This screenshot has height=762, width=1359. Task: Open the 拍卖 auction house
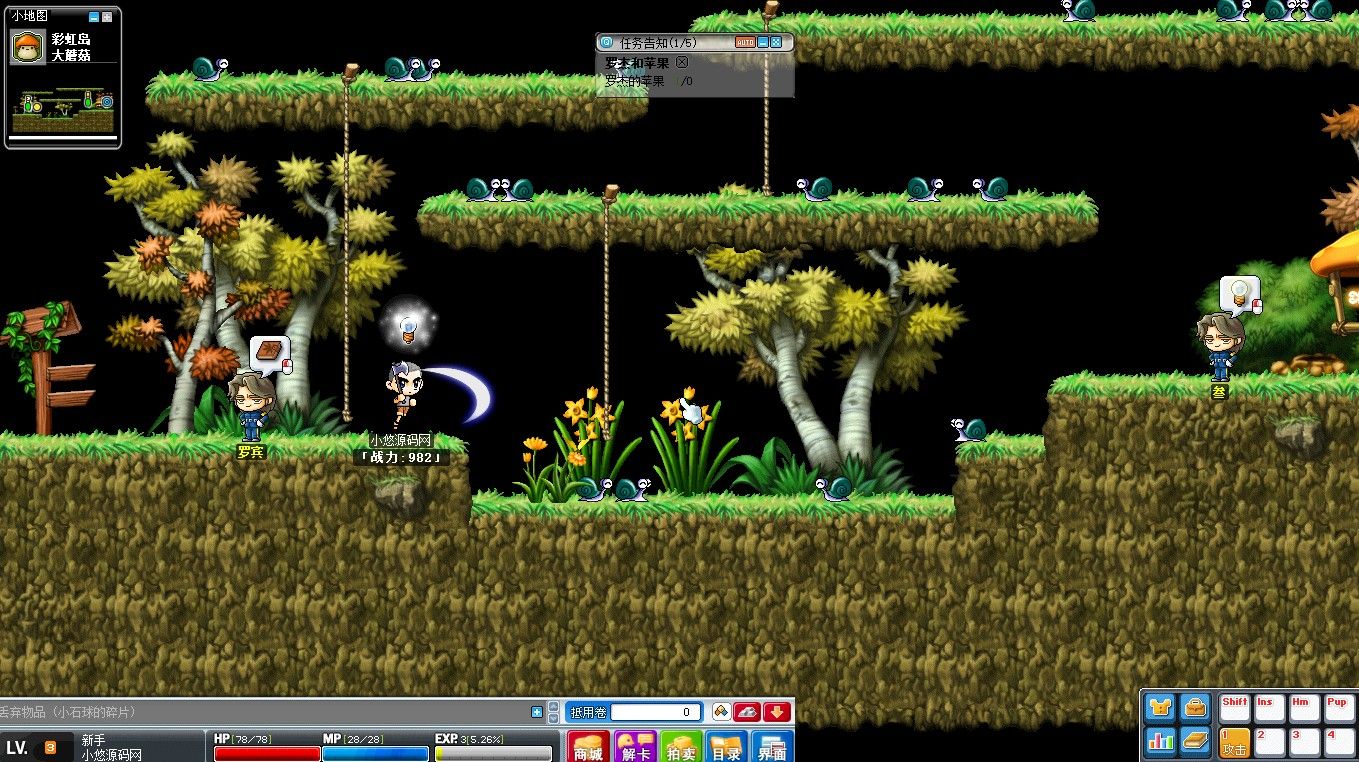click(681, 746)
